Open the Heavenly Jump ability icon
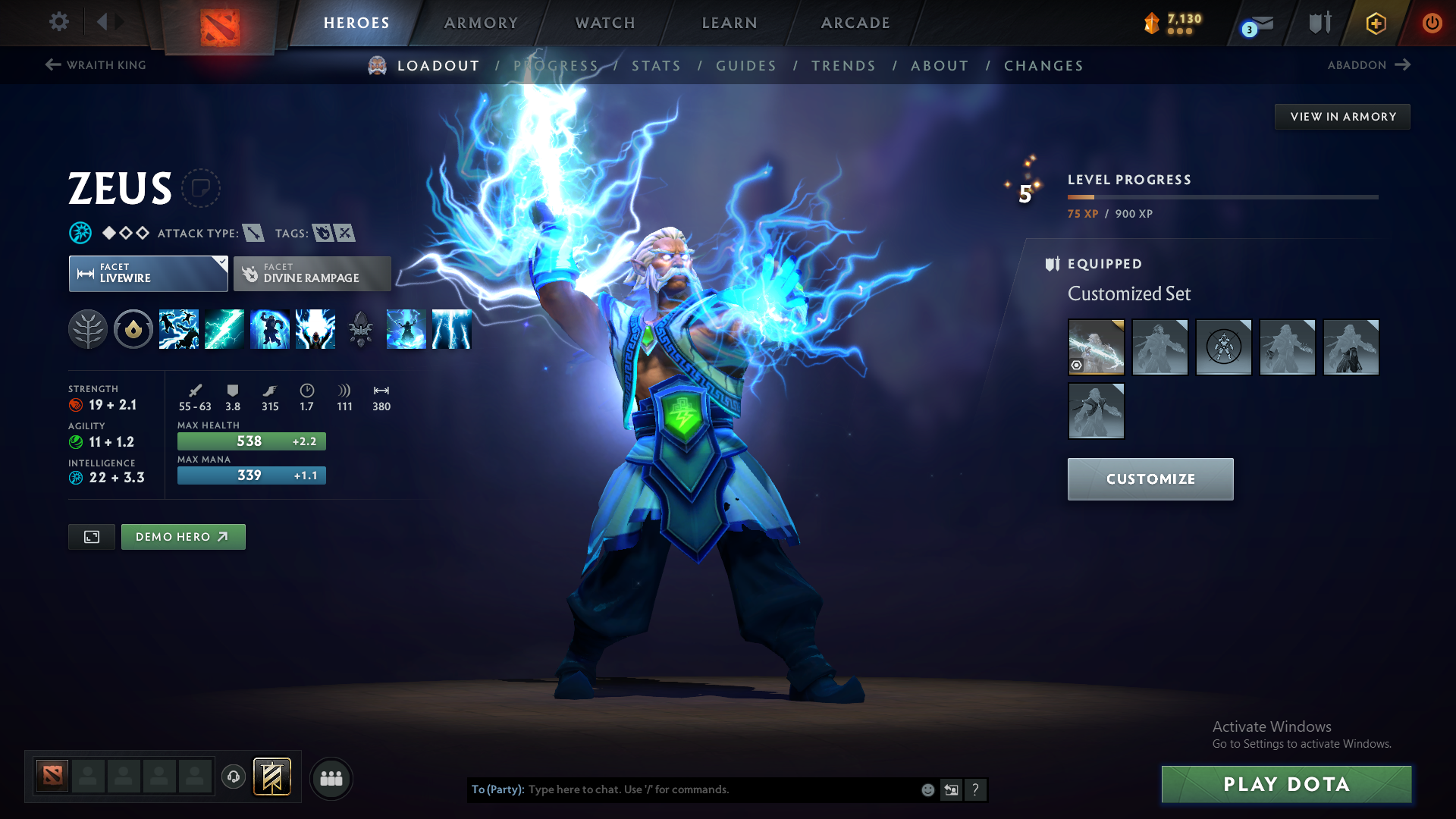Image resolution: width=1456 pixels, height=819 pixels. (x=270, y=328)
